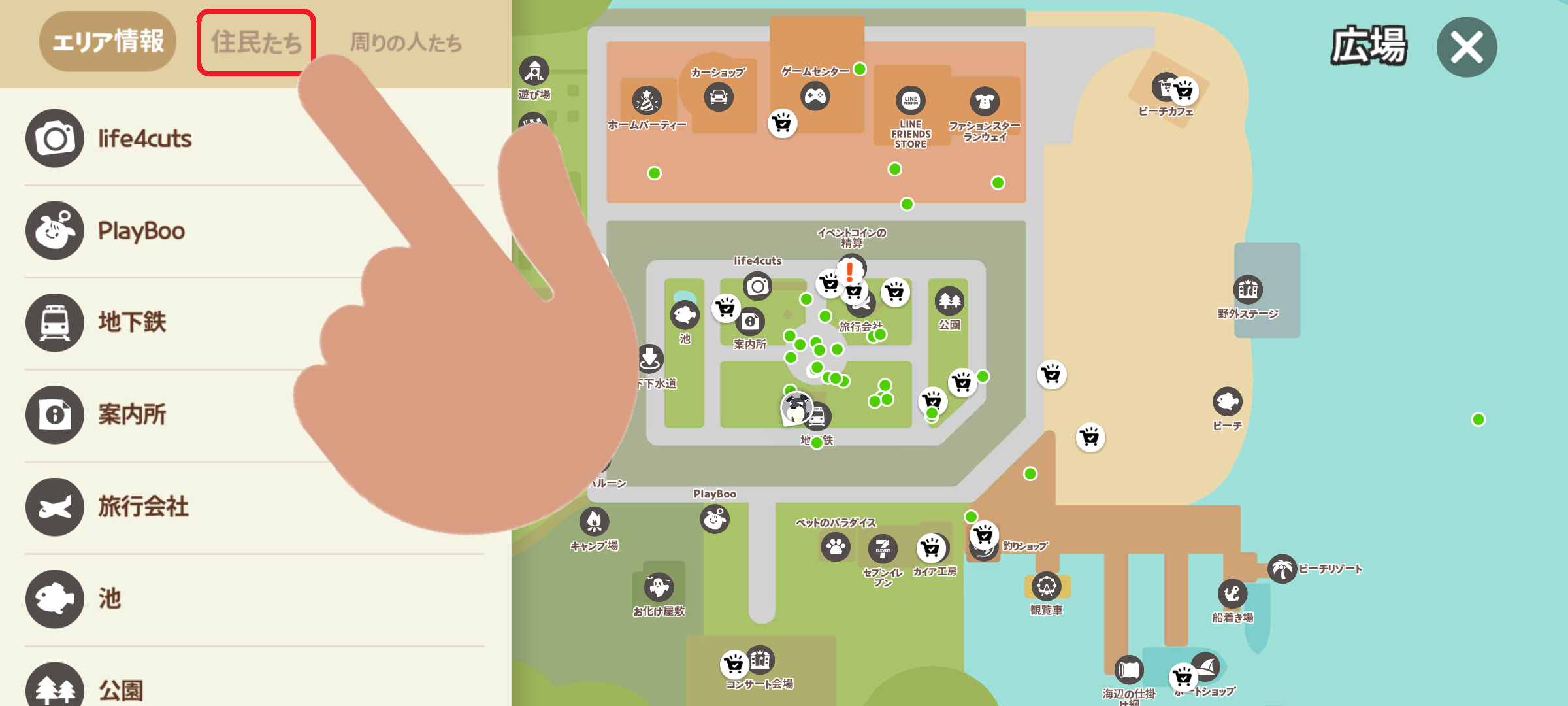Tap the ペットのパラダイス paw marker
Image resolution: width=1568 pixels, height=706 pixels.
click(836, 546)
